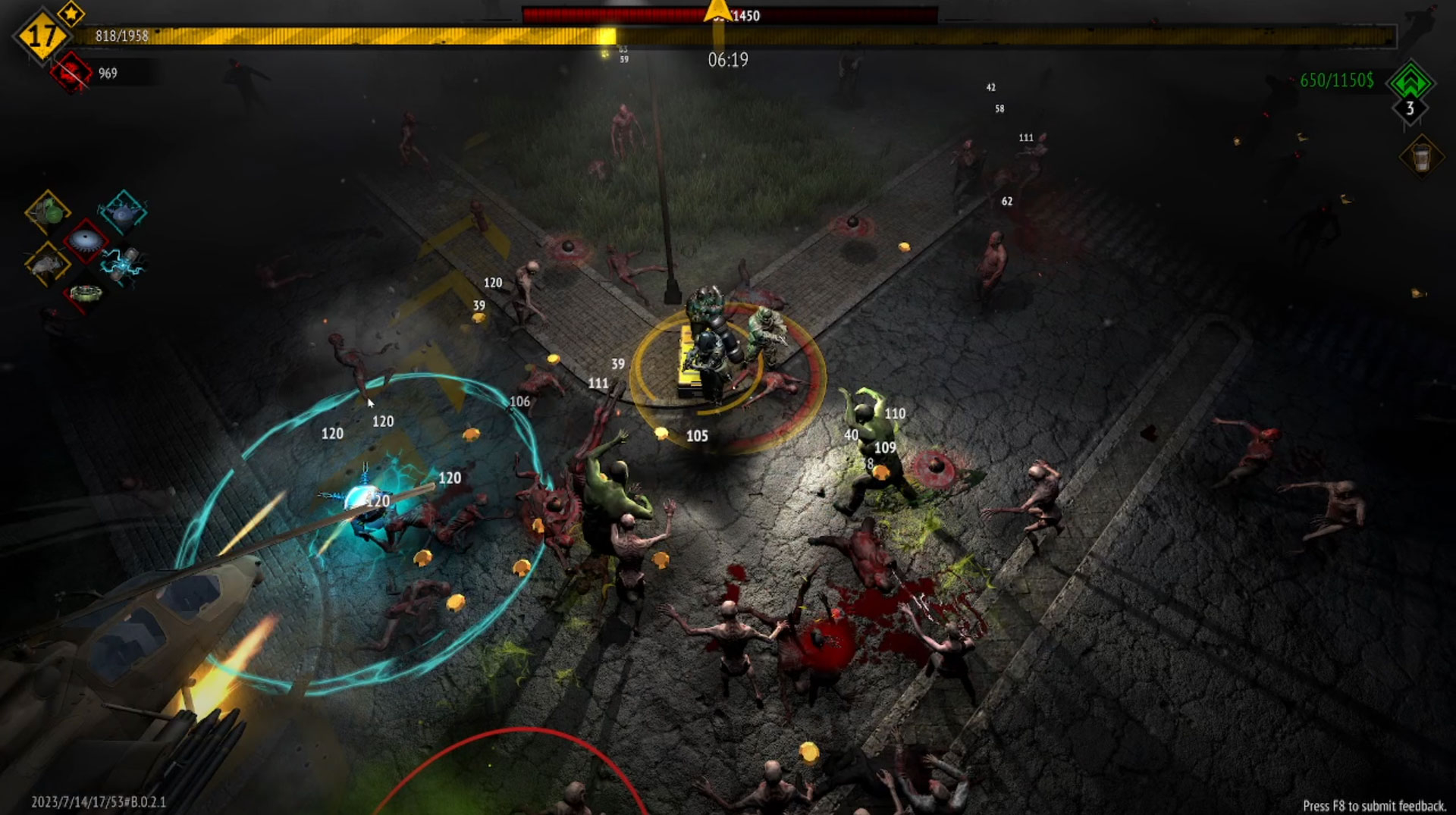This screenshot has height=815, width=1456.
Task: Activate the electric lightning canister icon
Action: click(123, 264)
